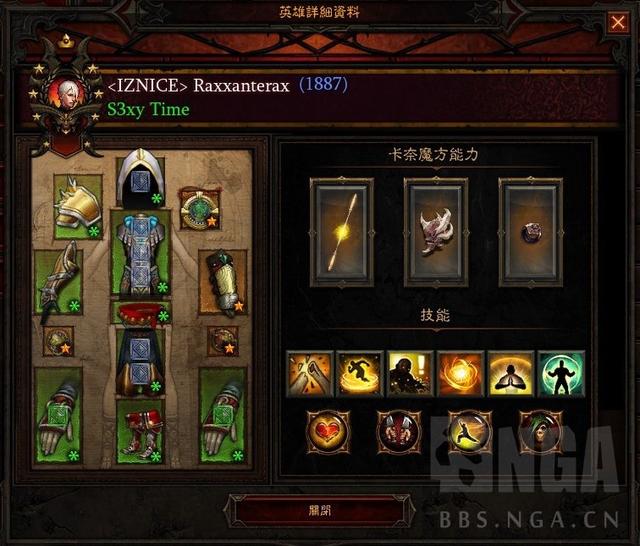This screenshot has width=640, height=546.
Task: Select the green aura figure skill icon
Action: (561, 373)
